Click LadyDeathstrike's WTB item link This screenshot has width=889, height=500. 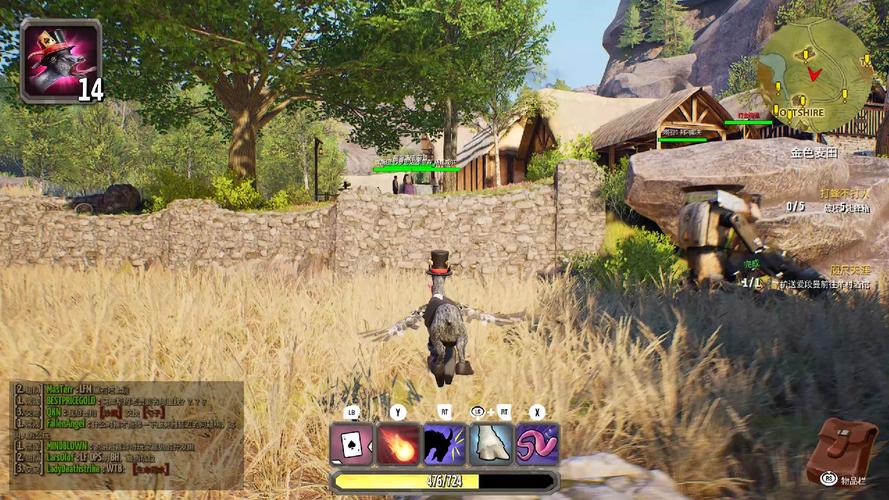[x=150, y=468]
